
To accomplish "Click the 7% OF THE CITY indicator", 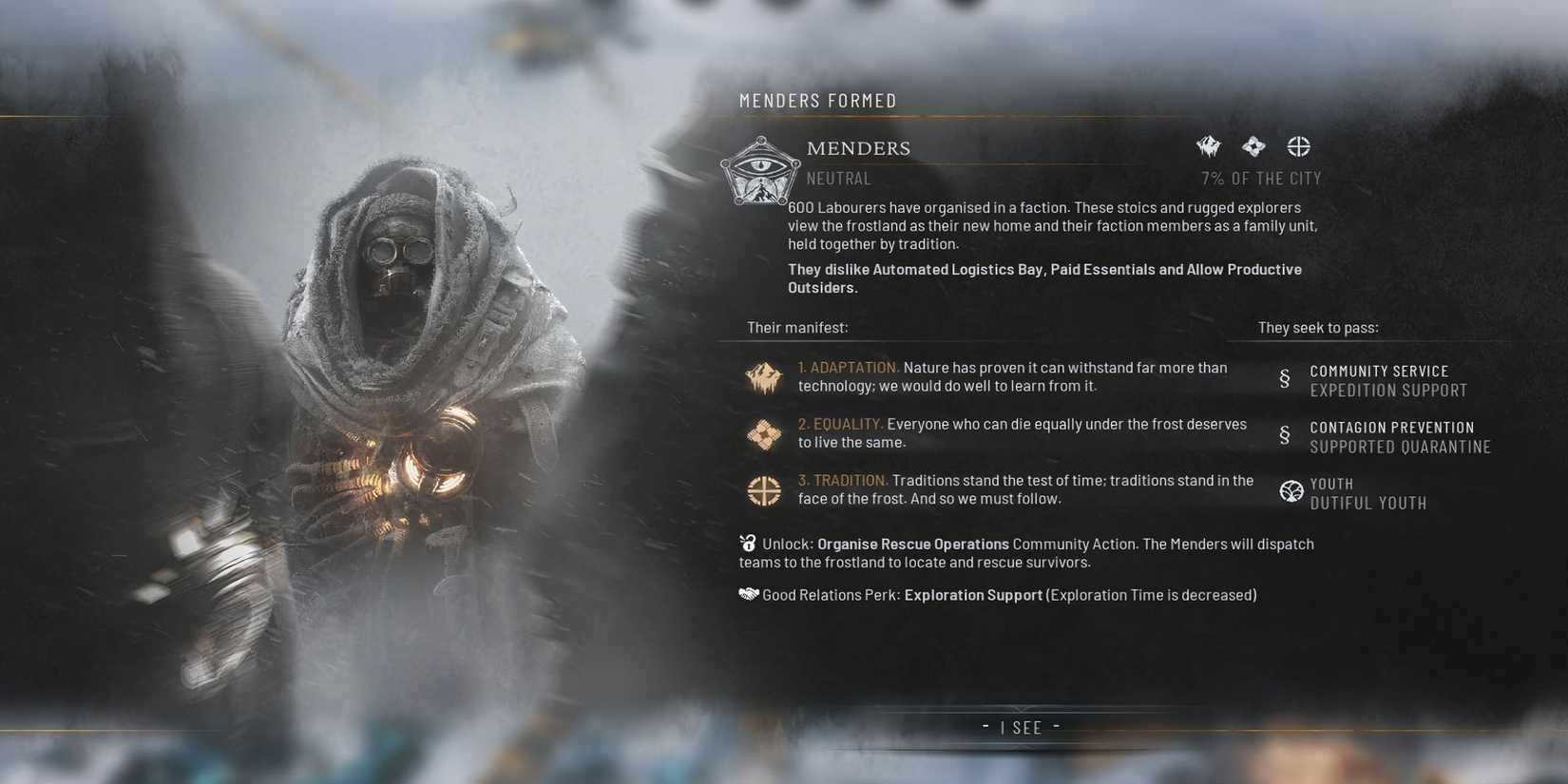I will click(x=1261, y=178).
